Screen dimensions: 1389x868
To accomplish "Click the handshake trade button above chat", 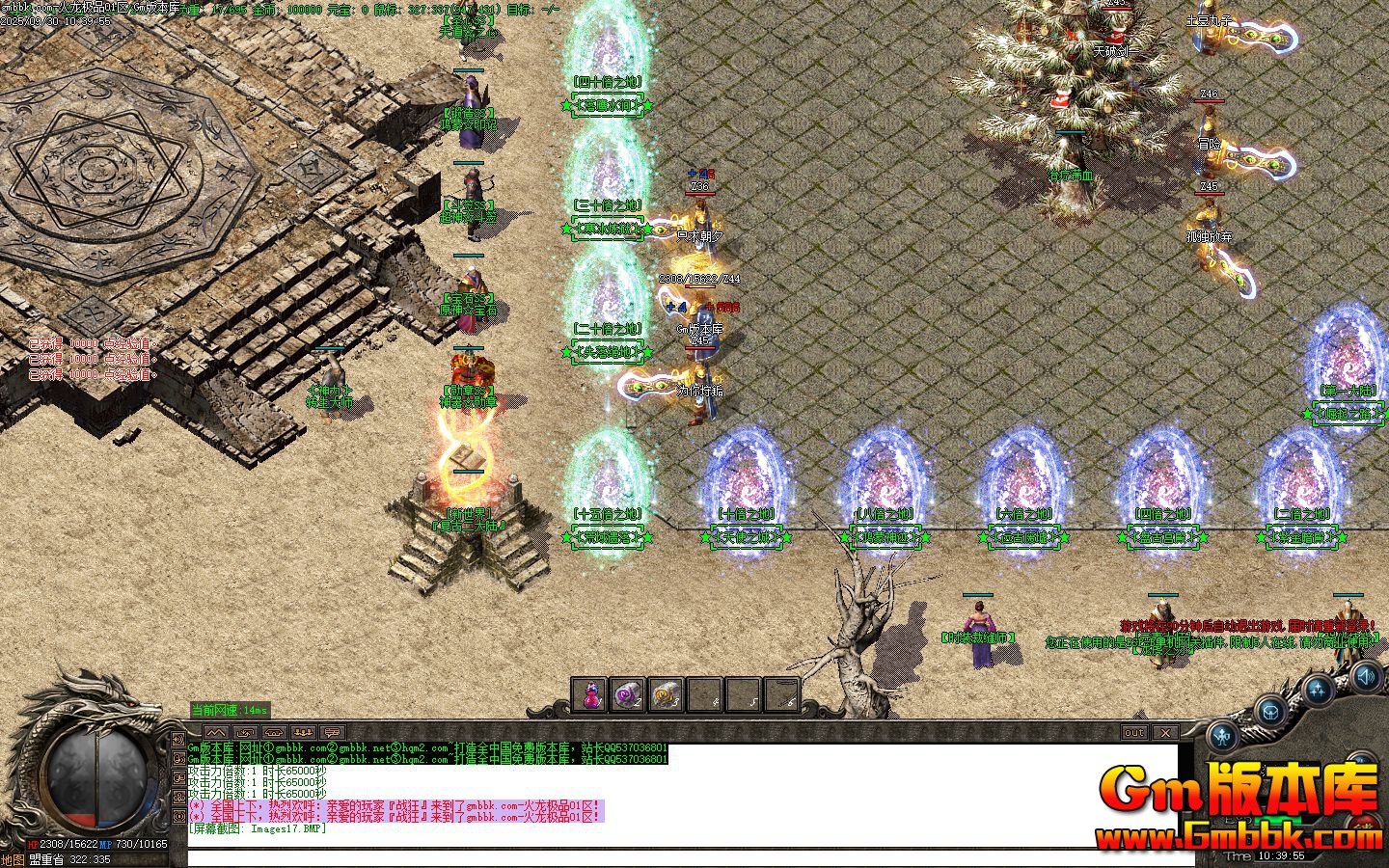I will click(244, 733).
